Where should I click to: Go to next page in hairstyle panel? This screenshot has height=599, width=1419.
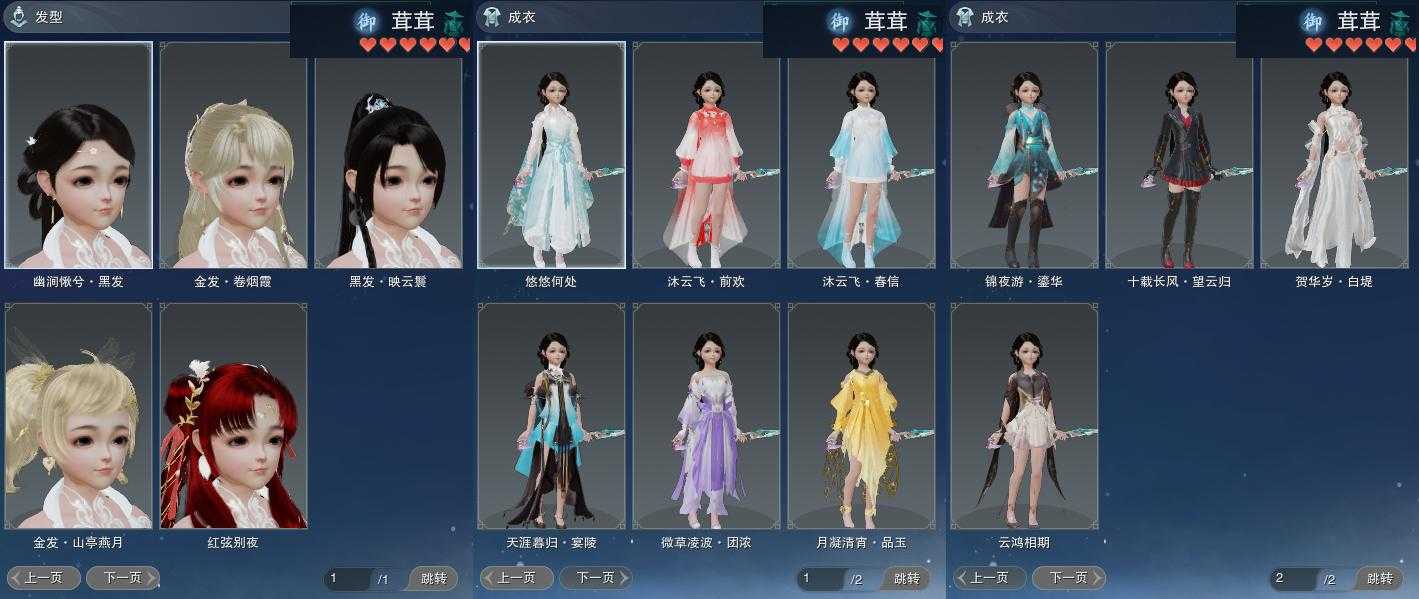point(122,577)
